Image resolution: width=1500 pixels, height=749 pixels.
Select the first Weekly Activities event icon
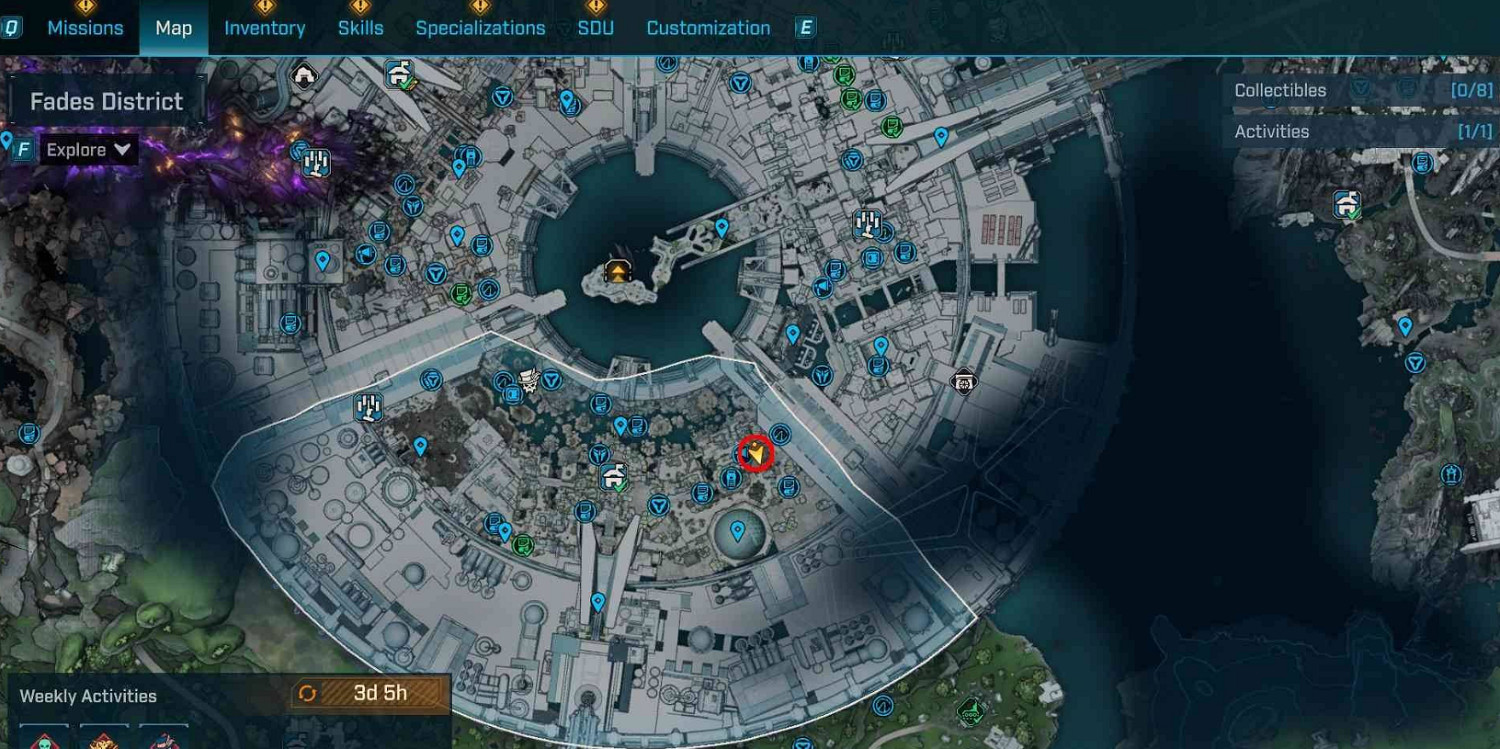(42, 740)
